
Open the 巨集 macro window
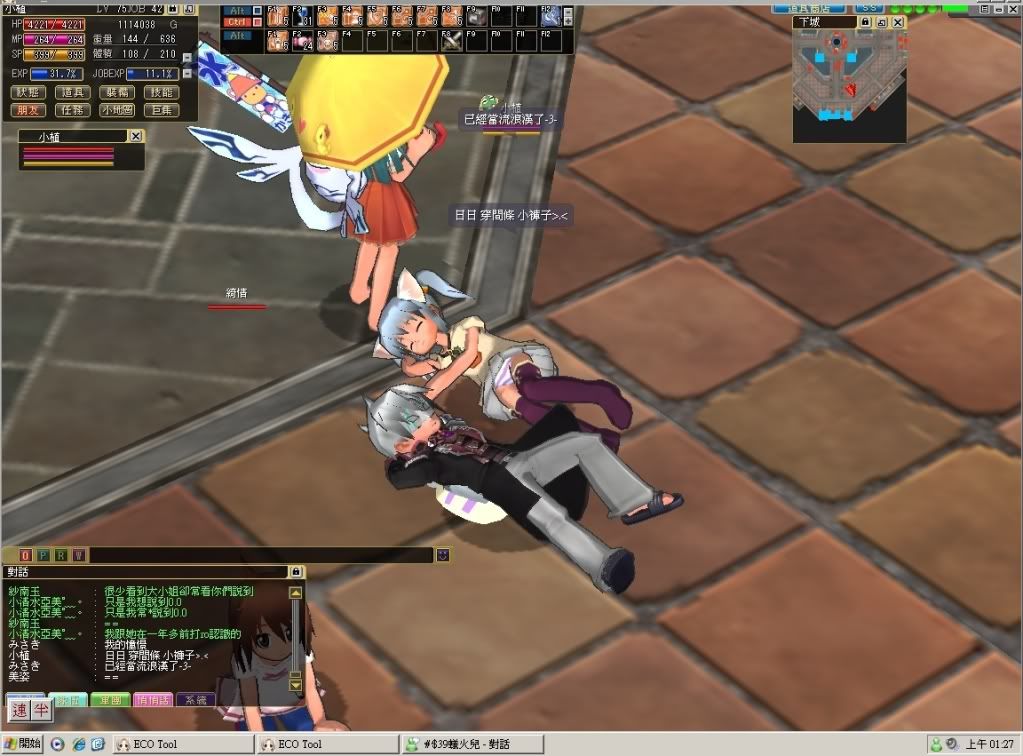click(161, 110)
